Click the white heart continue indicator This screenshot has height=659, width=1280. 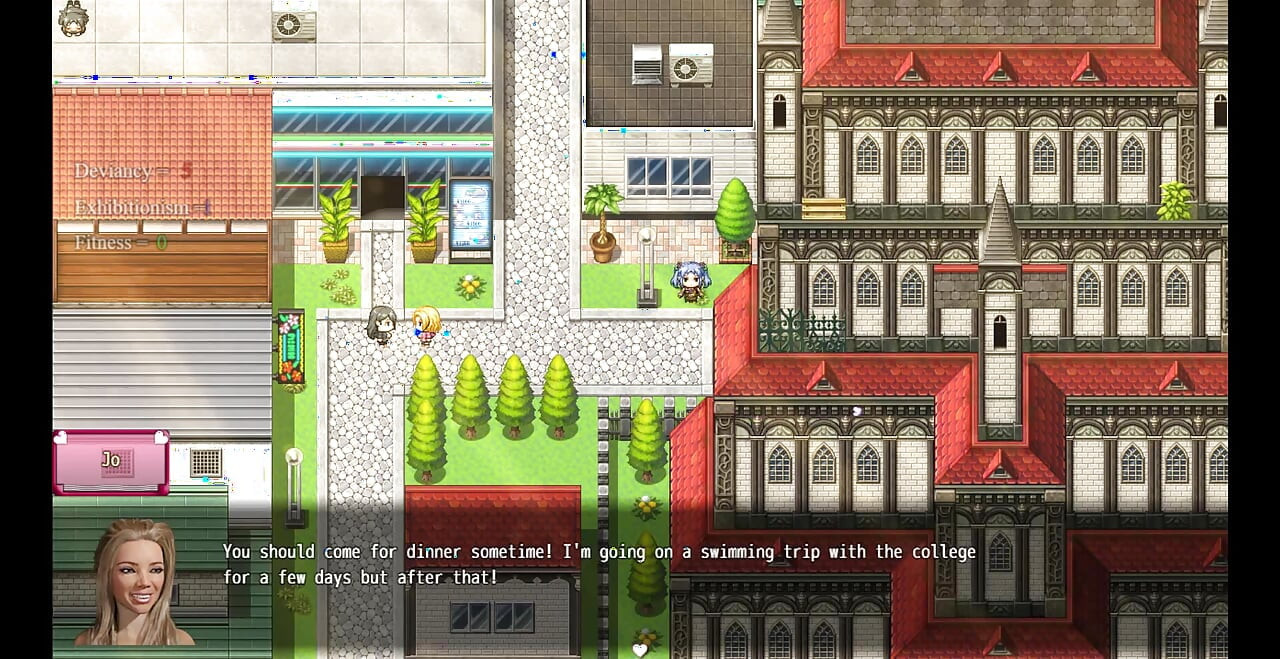[640, 650]
